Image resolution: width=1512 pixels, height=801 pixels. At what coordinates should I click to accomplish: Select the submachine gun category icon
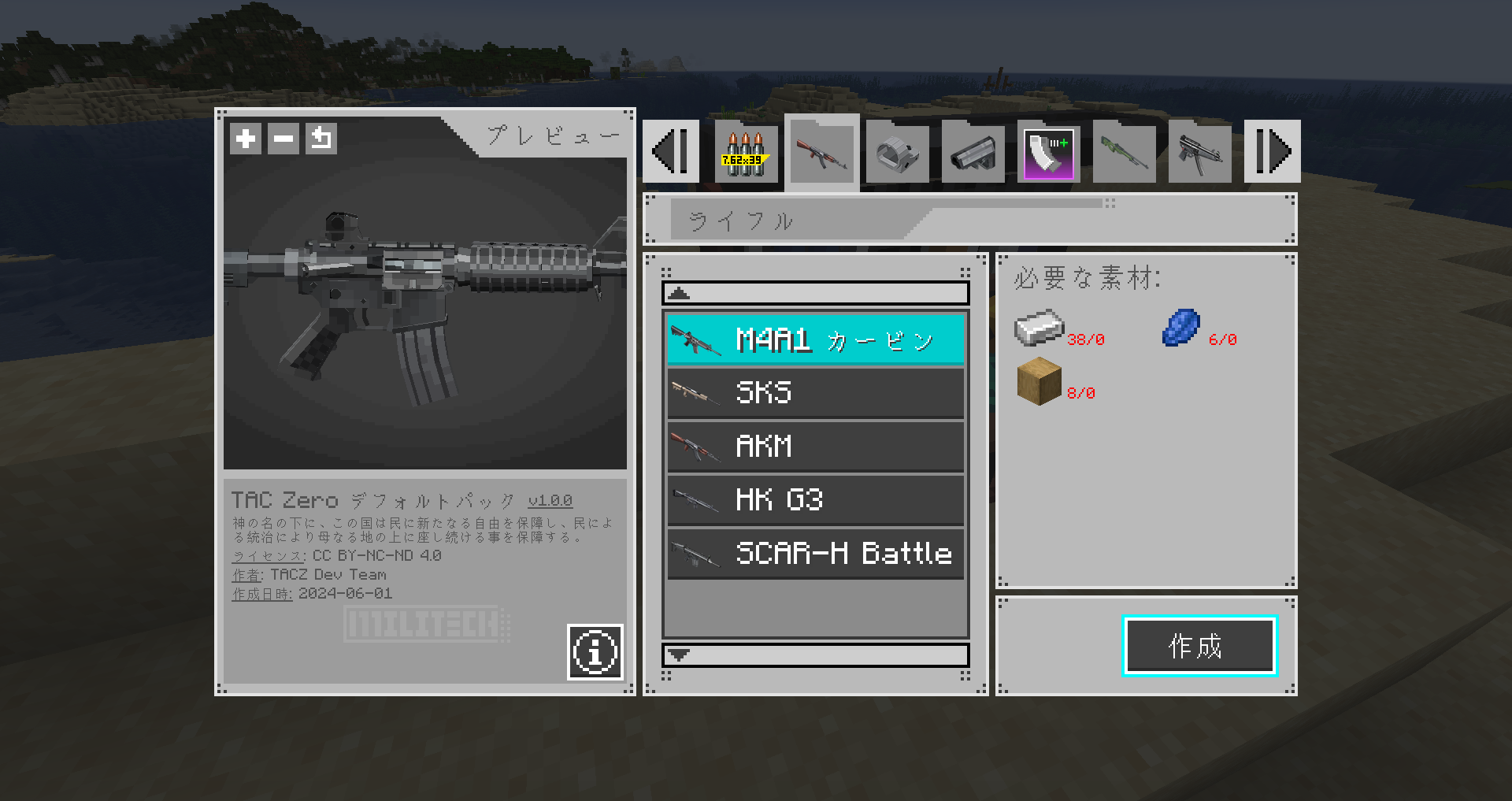[1199, 151]
